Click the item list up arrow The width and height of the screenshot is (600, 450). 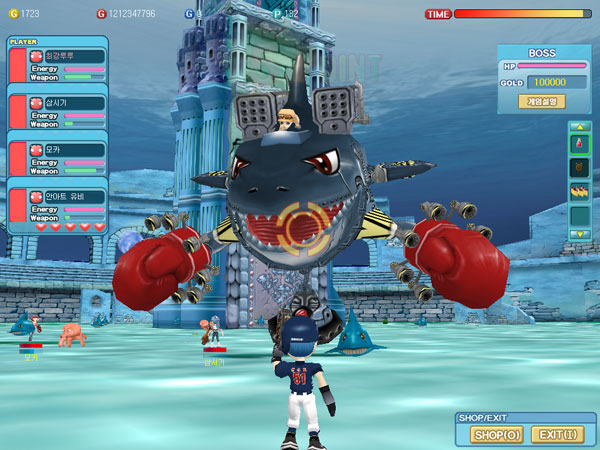(580, 126)
